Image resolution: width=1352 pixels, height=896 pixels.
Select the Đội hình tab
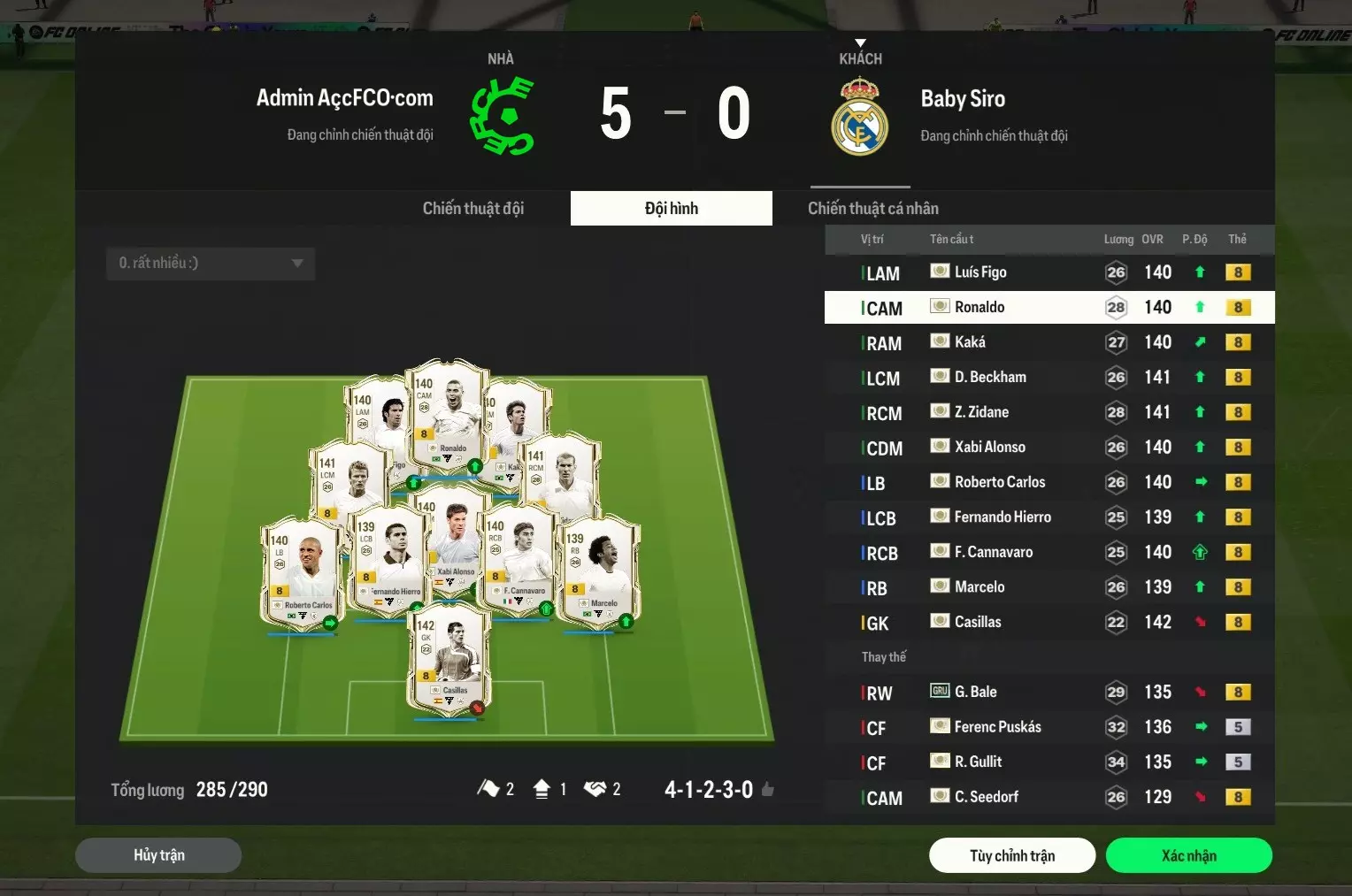(x=671, y=209)
